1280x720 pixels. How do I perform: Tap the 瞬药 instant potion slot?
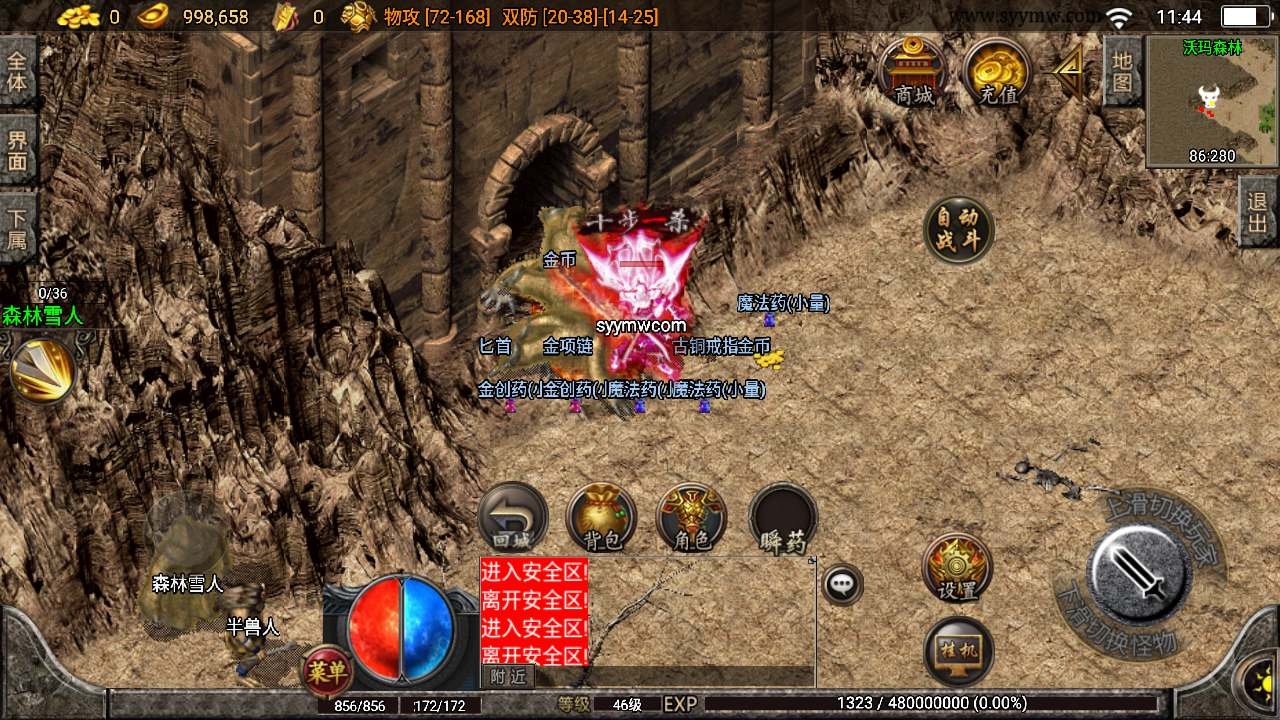782,518
